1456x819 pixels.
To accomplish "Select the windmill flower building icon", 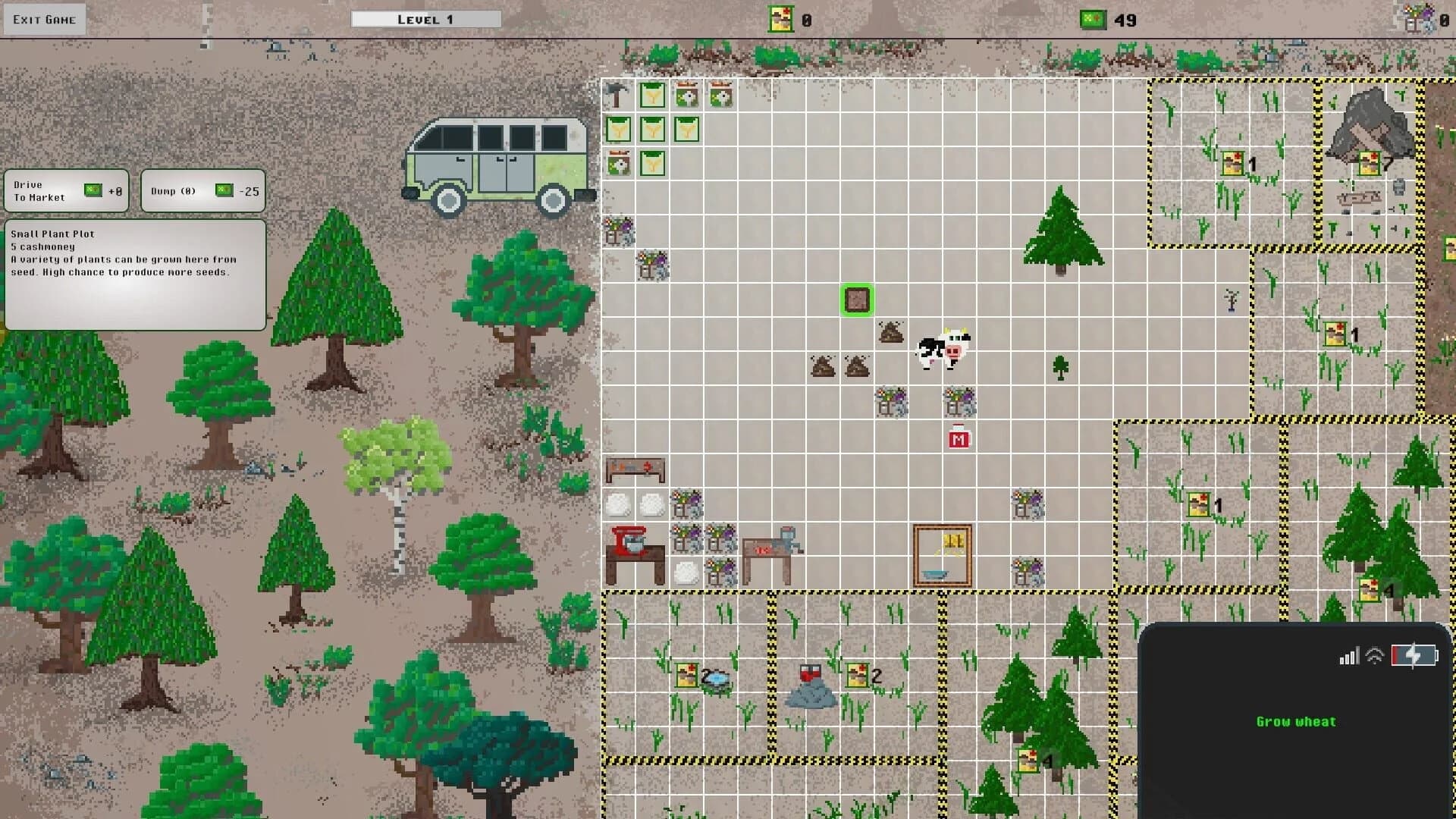I will pos(687,95).
